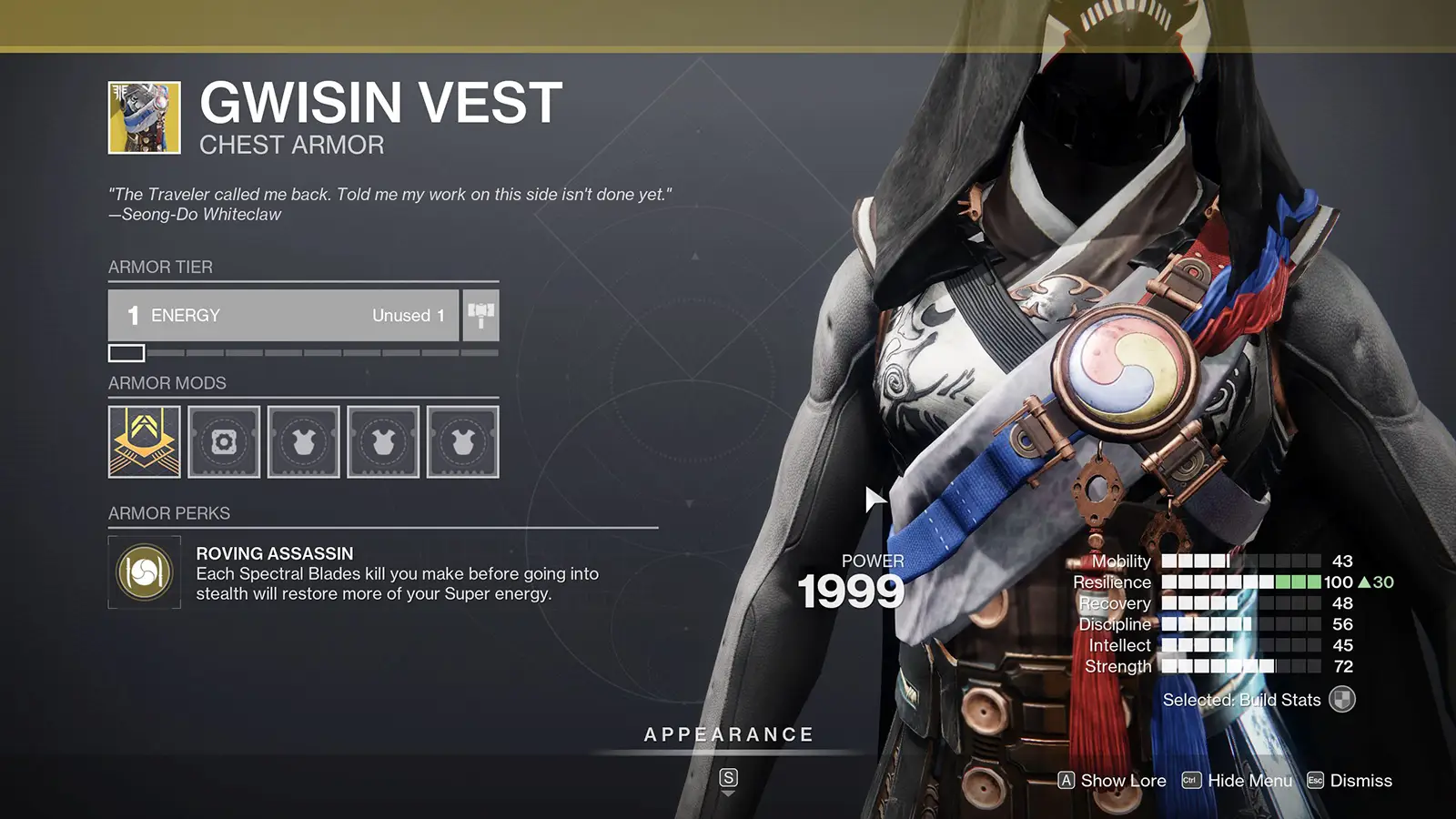Click the Selected: Build Stats label

pyautogui.click(x=1240, y=701)
